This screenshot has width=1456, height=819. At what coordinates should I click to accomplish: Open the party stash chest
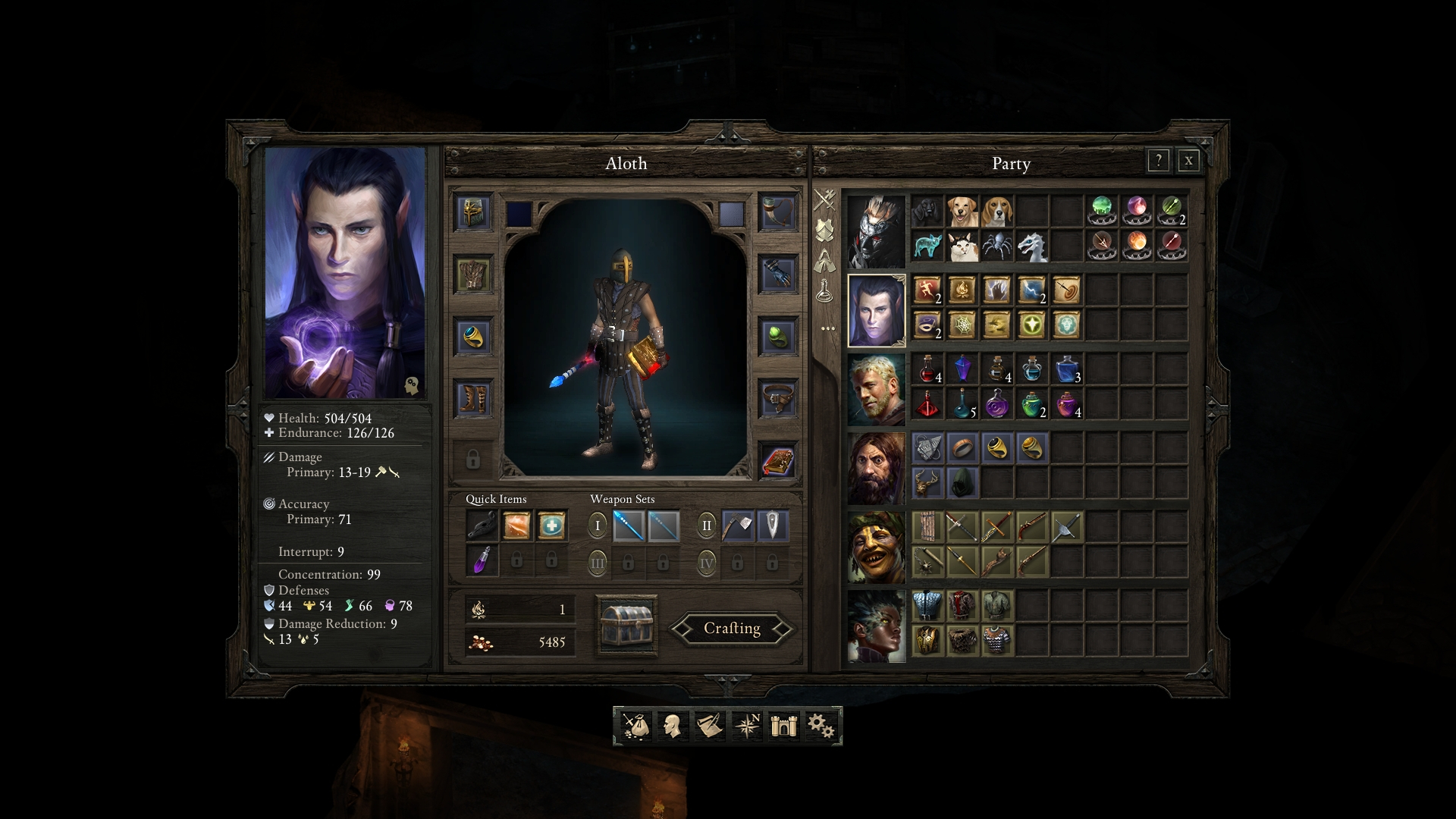(627, 627)
